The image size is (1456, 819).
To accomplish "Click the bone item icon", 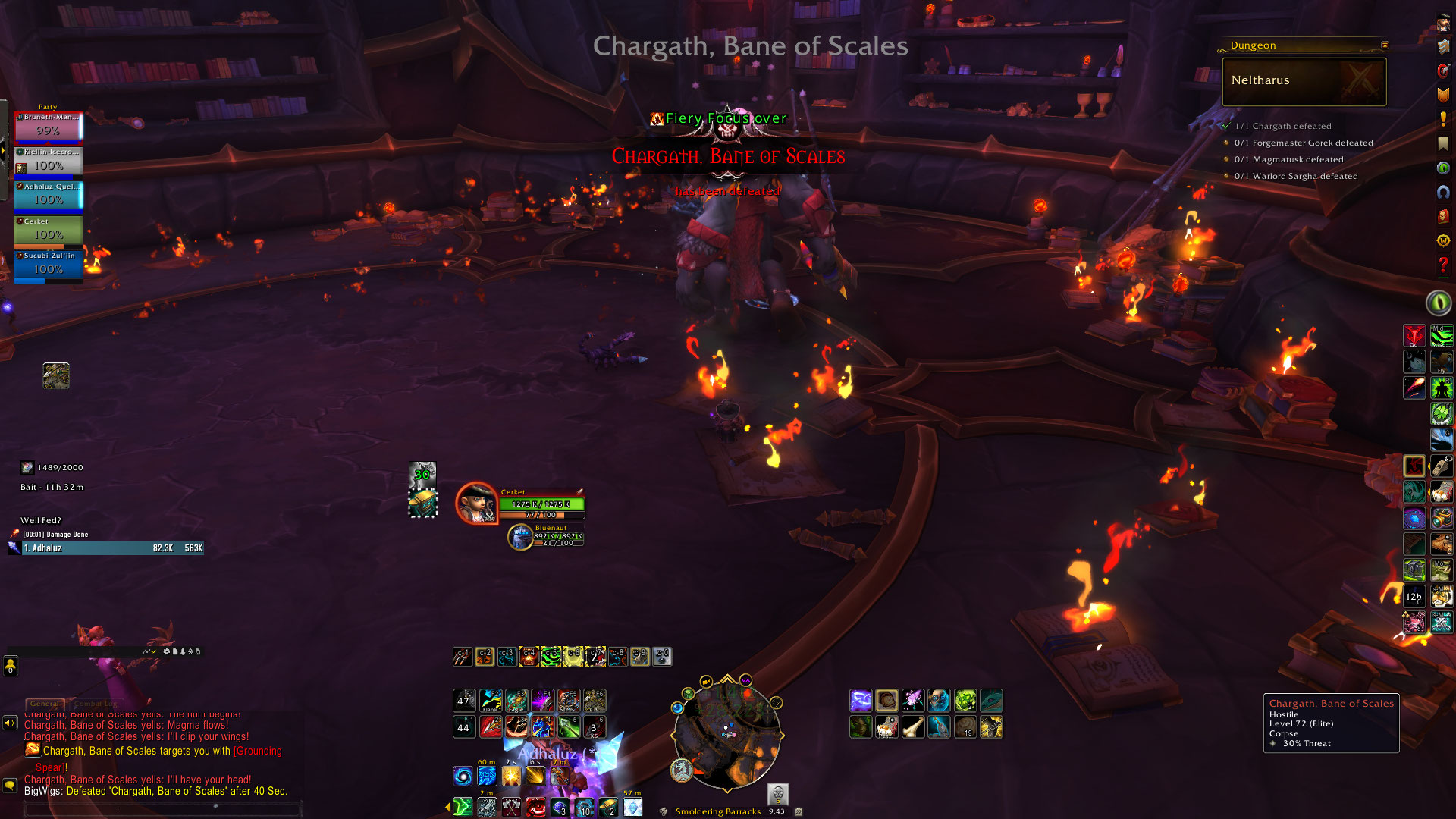I will pyautogui.click(x=913, y=727).
